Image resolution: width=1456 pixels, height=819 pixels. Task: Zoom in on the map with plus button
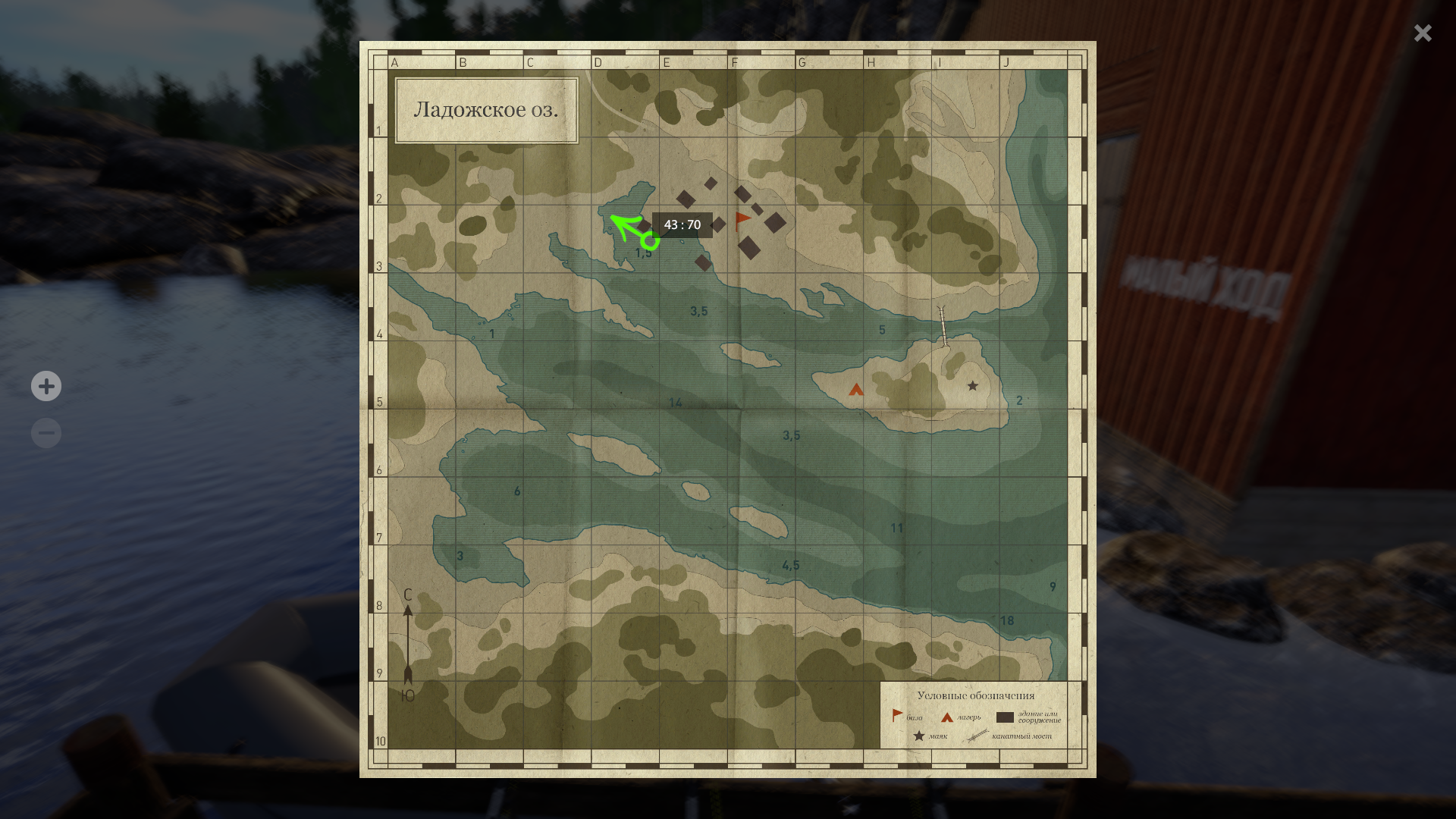coord(46,386)
